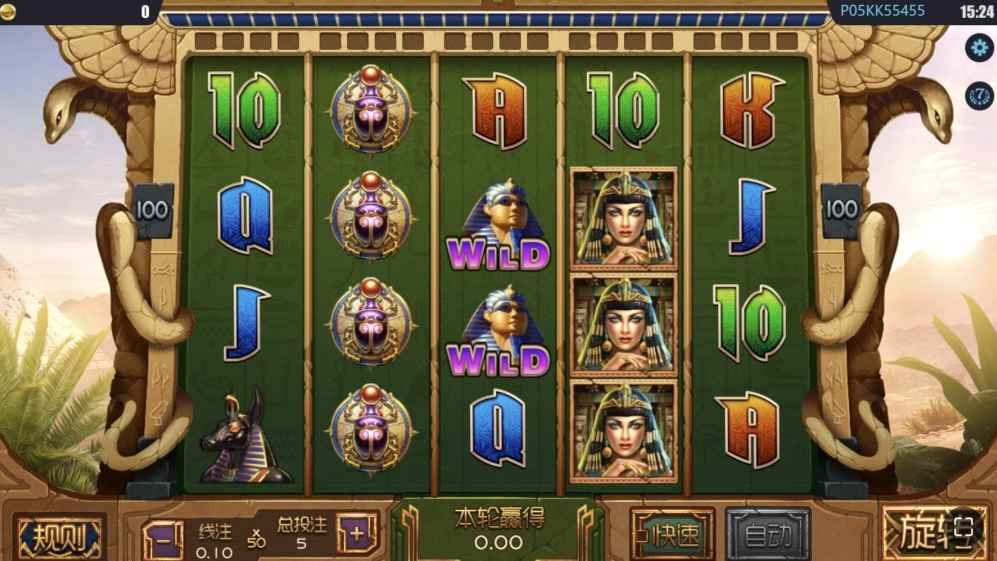Image resolution: width=997 pixels, height=561 pixels.
Task: Activate the 自动 auto spin button
Action: (x=768, y=535)
